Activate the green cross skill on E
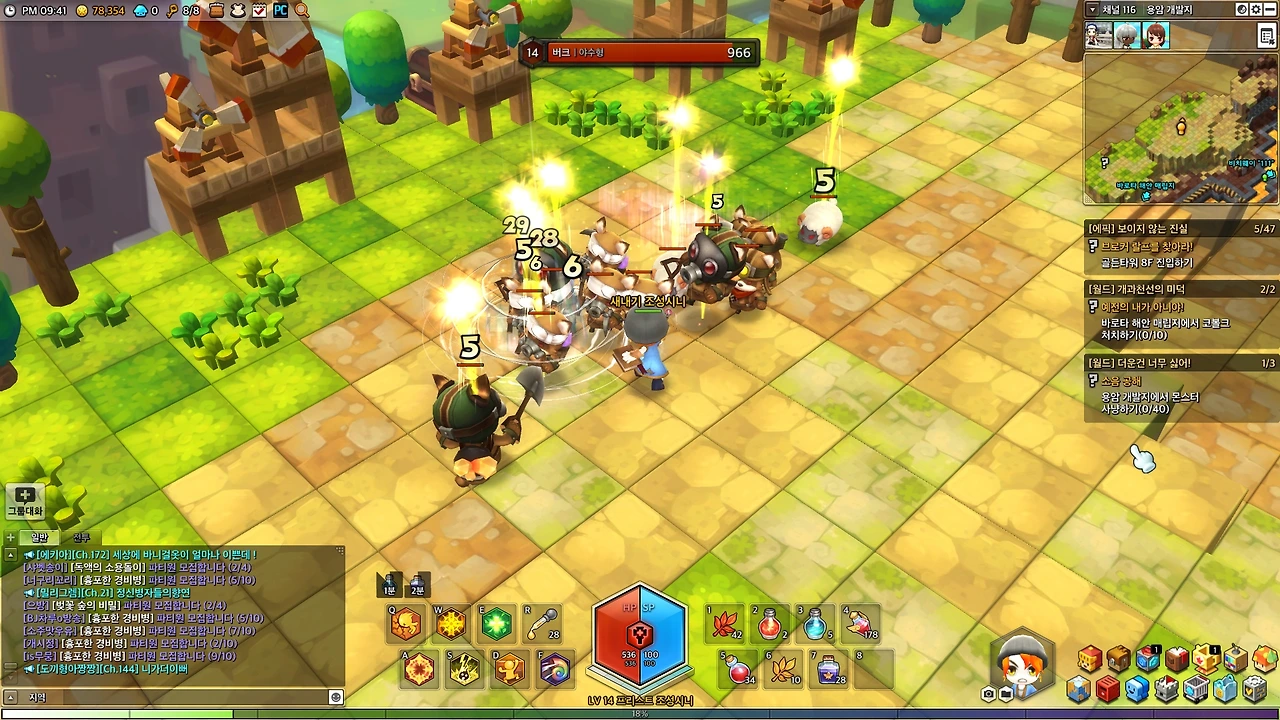The width and height of the screenshot is (1280, 720). (x=496, y=624)
